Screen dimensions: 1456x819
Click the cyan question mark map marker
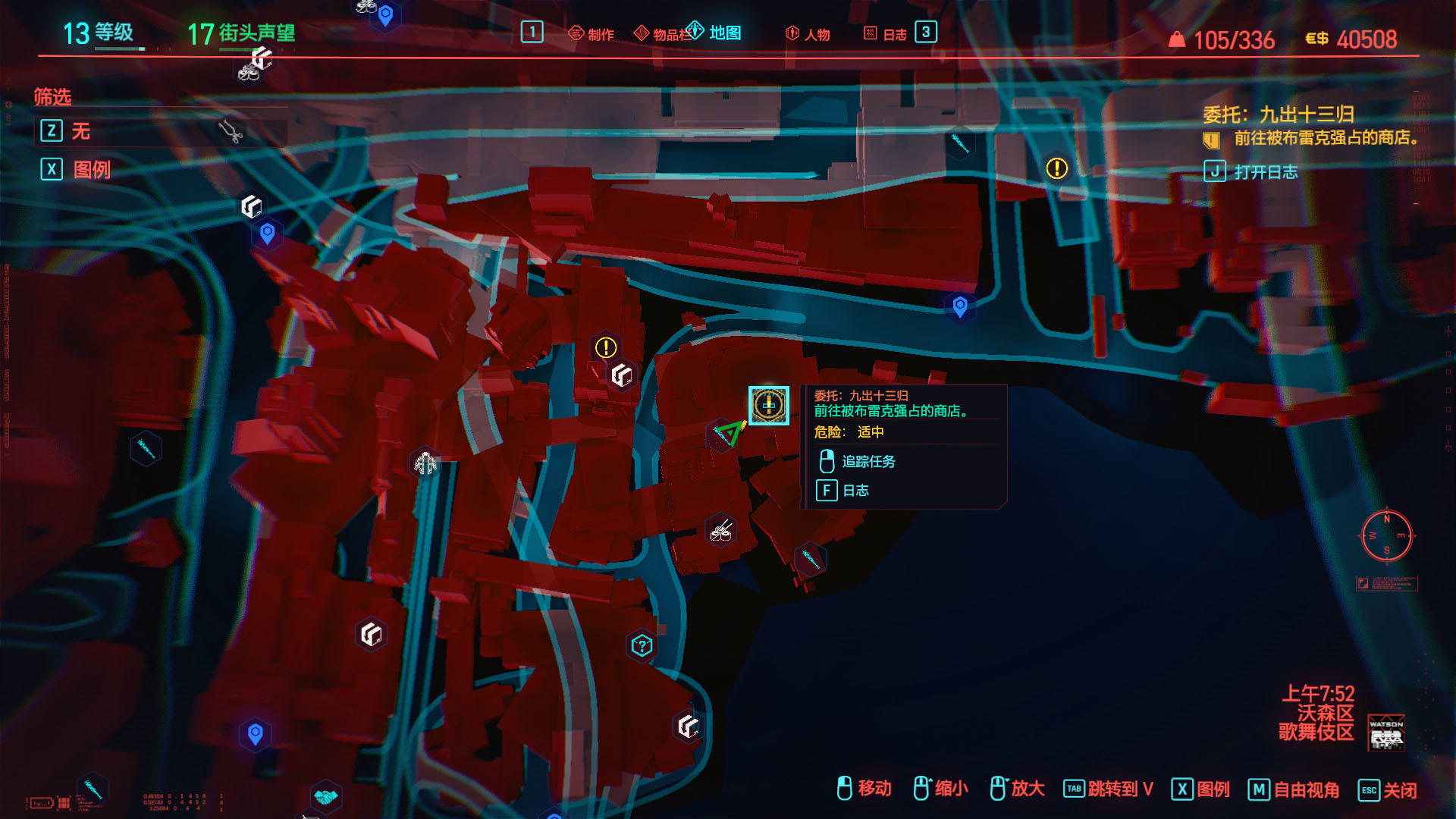click(642, 646)
